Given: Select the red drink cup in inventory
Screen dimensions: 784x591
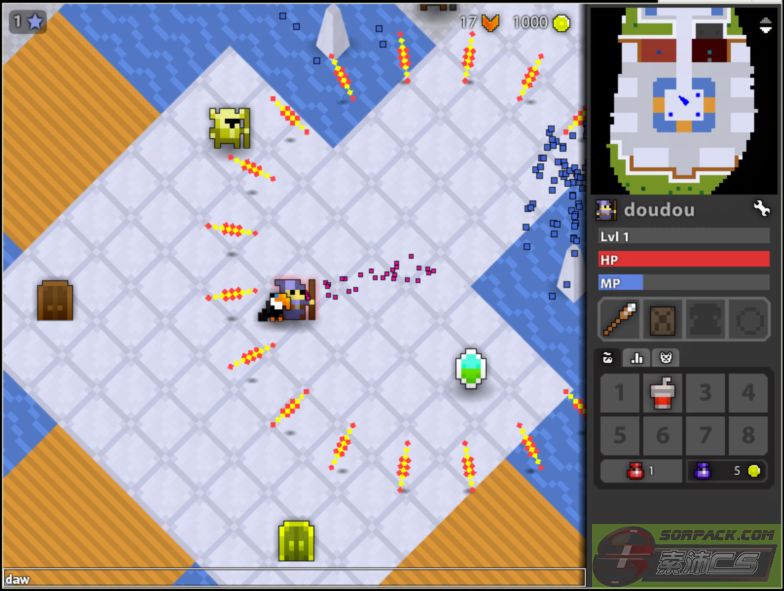Looking at the screenshot, I should (x=662, y=394).
